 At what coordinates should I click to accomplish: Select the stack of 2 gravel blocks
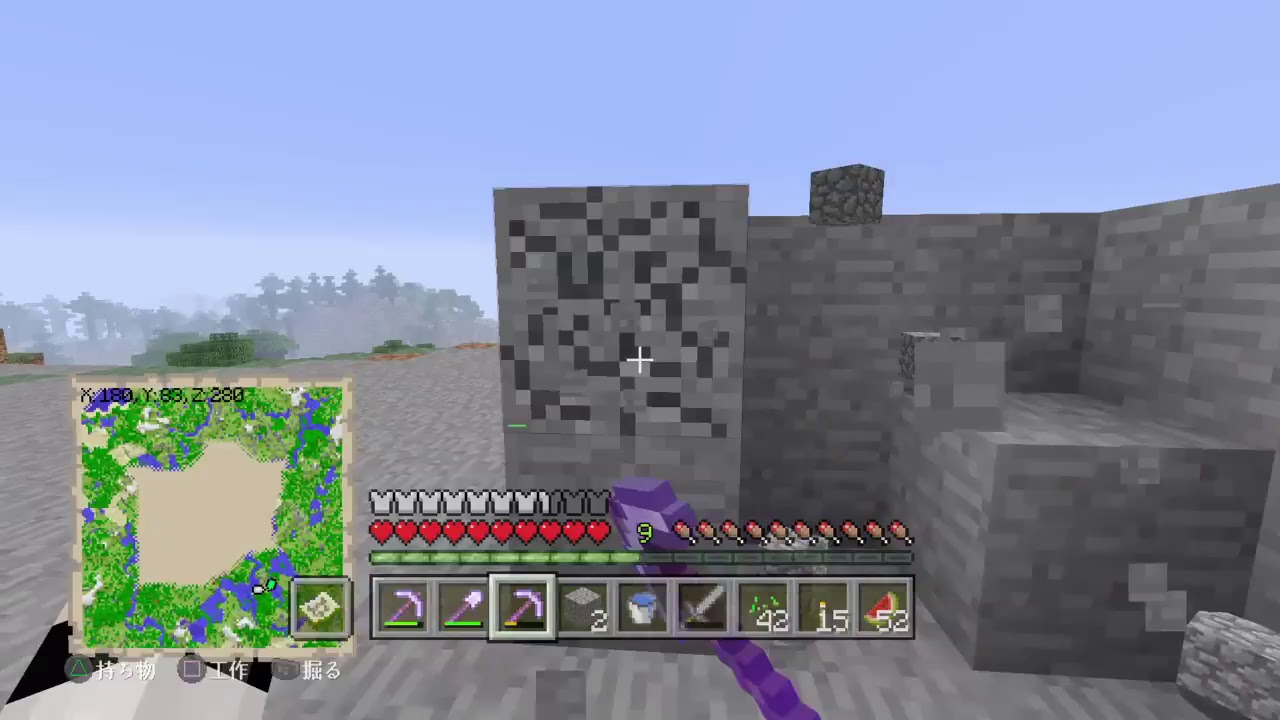[x=585, y=605]
